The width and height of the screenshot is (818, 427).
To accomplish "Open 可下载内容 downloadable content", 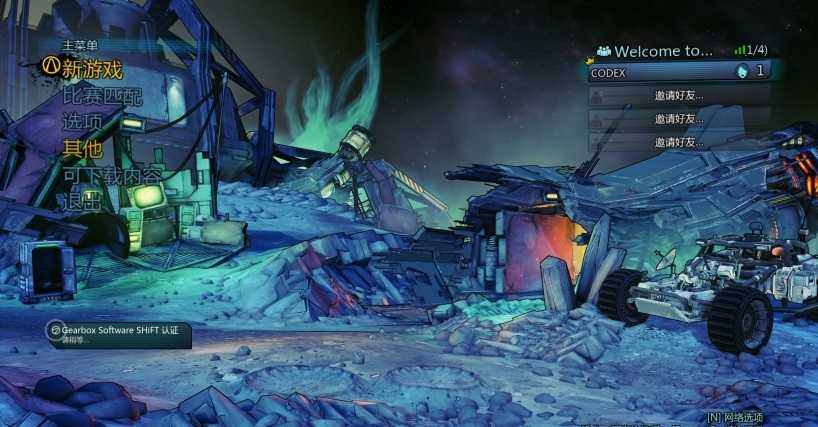I will pos(112,175).
